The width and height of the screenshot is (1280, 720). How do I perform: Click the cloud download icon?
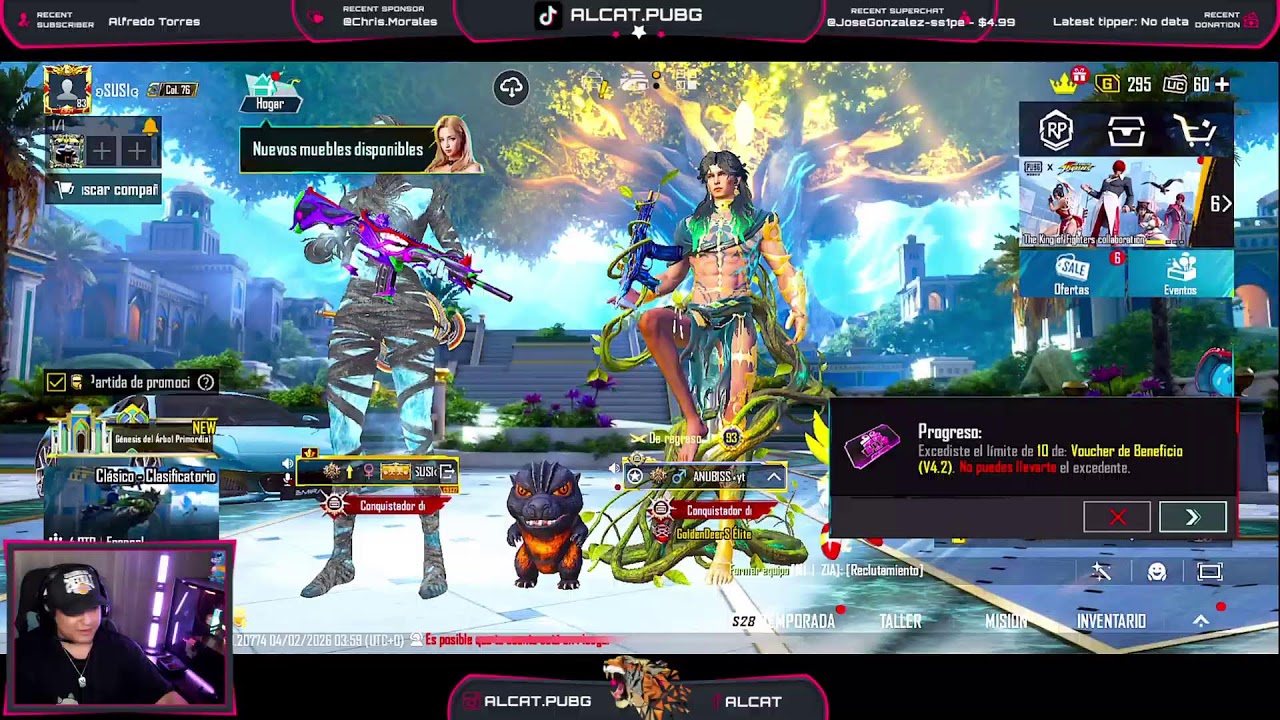(x=511, y=88)
